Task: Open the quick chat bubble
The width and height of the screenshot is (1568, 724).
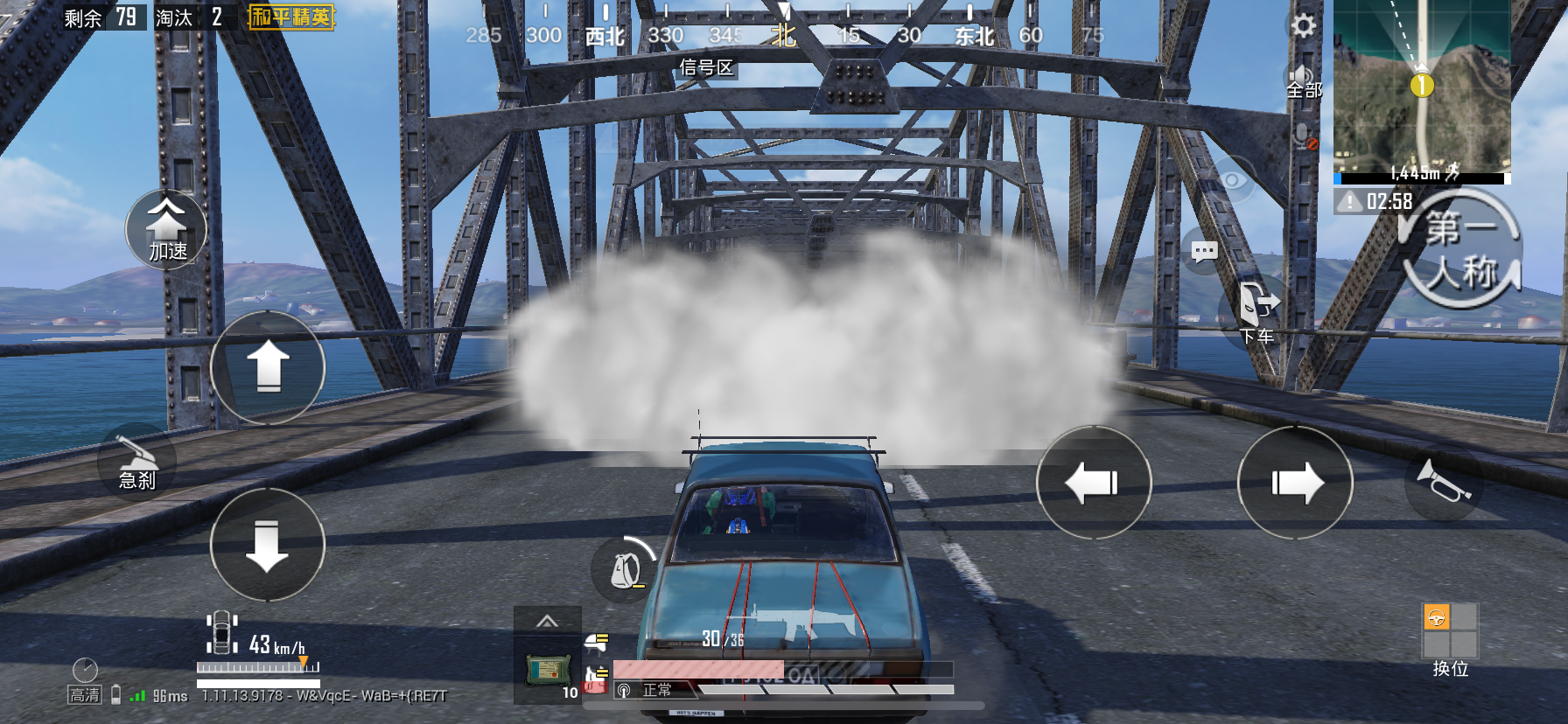Action: [1204, 253]
